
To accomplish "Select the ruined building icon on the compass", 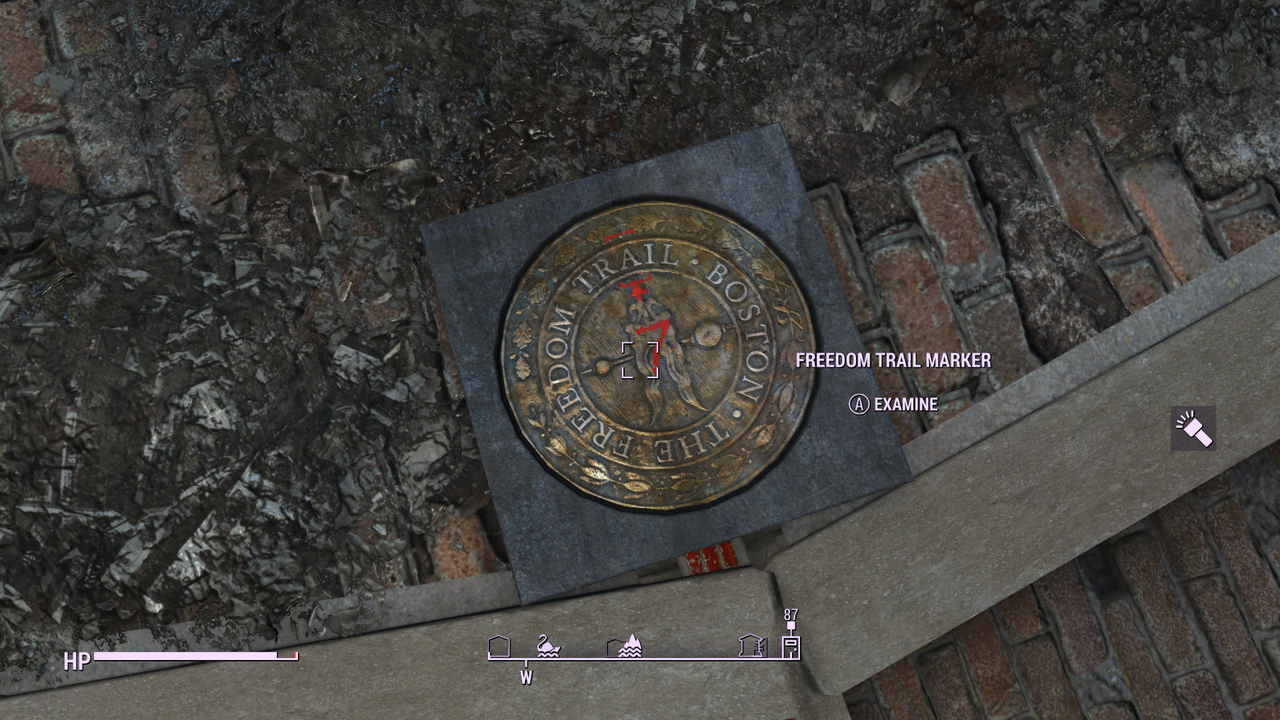I will [752, 645].
